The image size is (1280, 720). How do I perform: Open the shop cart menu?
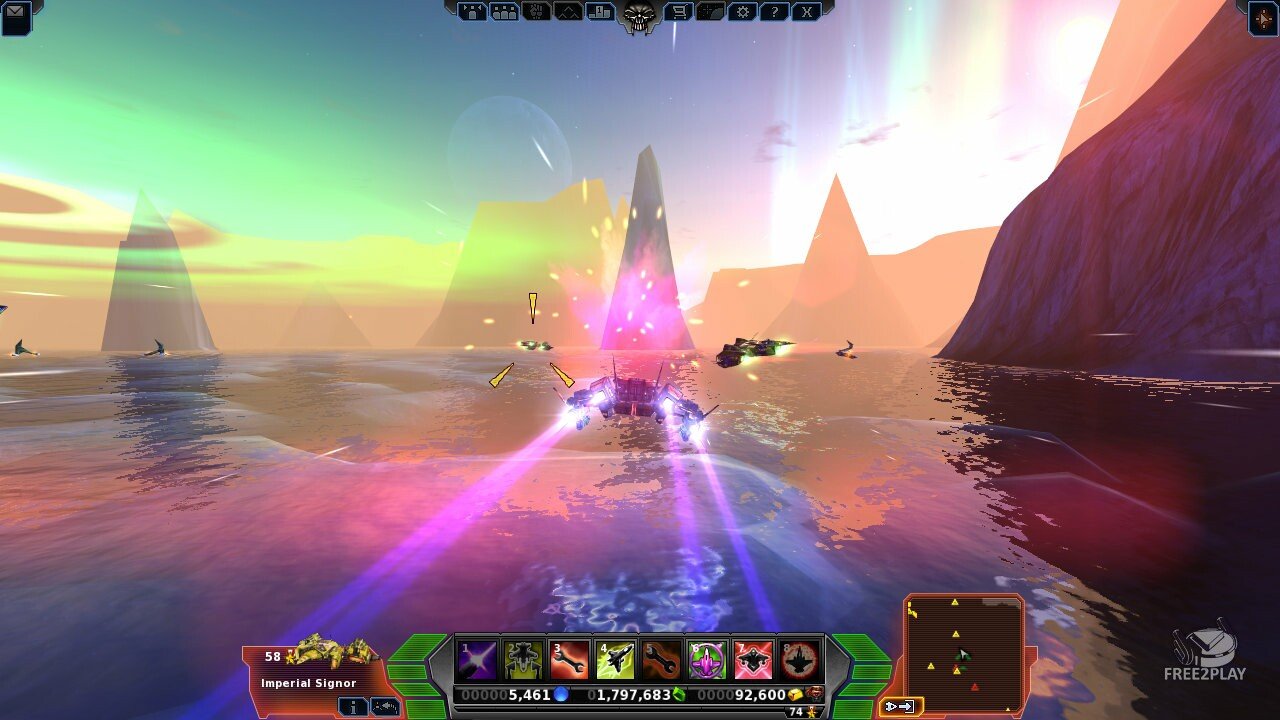point(678,12)
